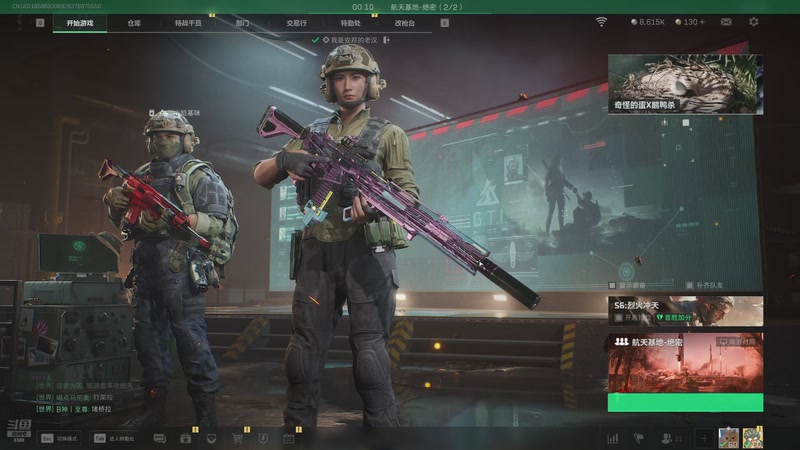Open the S6:烈火冲天 season banner
Viewport: 800px width, 450px height.
click(685, 310)
